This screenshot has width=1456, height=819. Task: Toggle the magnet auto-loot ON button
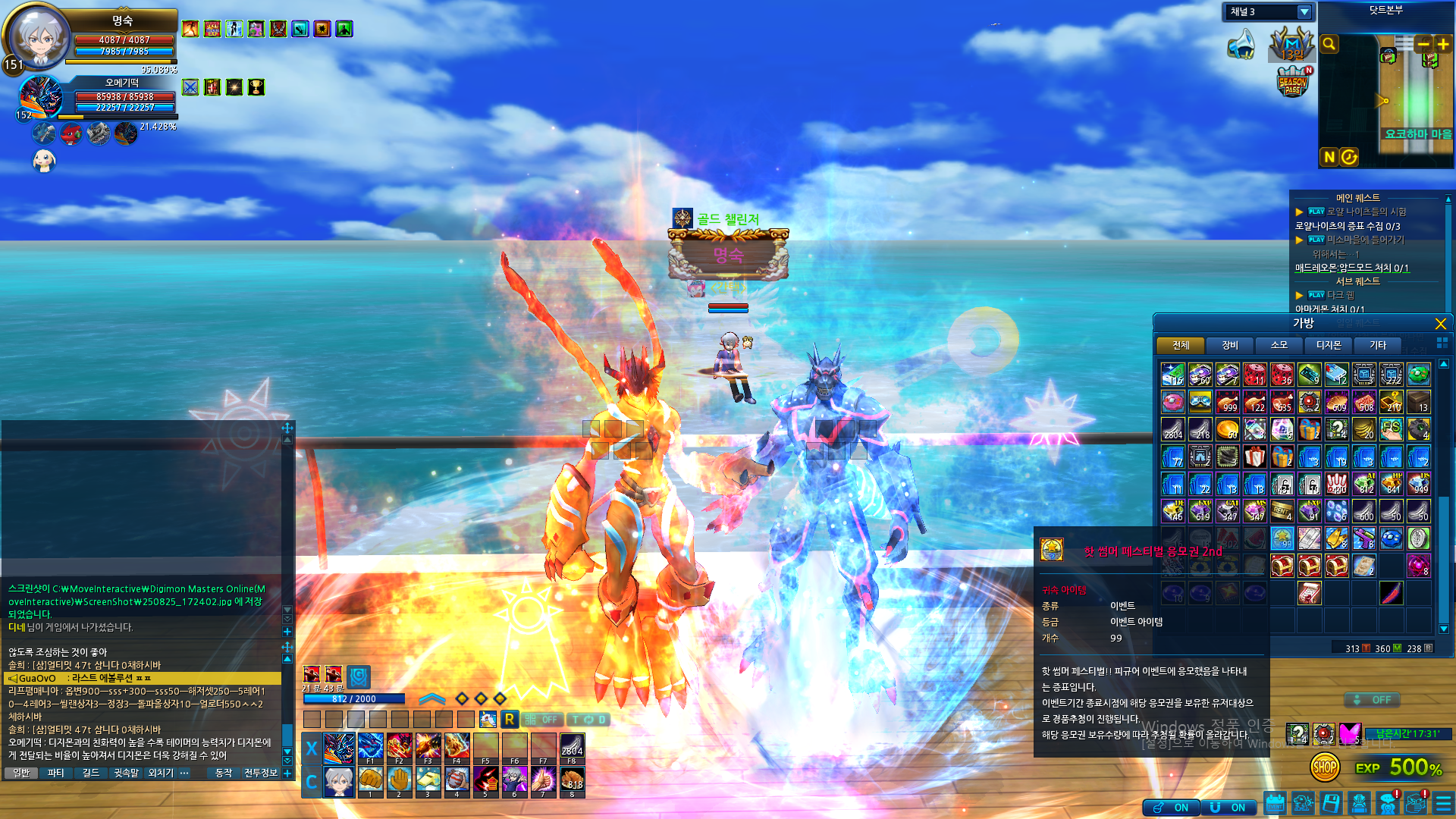pos(1227,808)
